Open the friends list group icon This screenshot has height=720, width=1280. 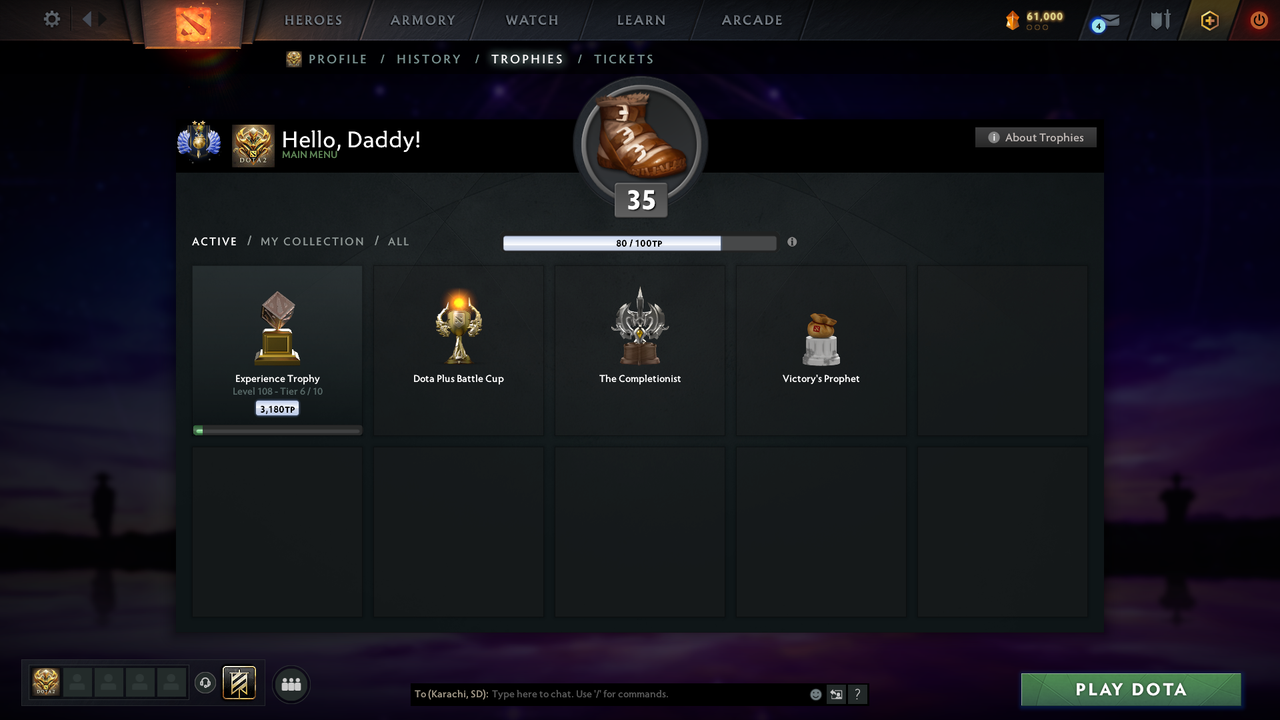[x=290, y=684]
